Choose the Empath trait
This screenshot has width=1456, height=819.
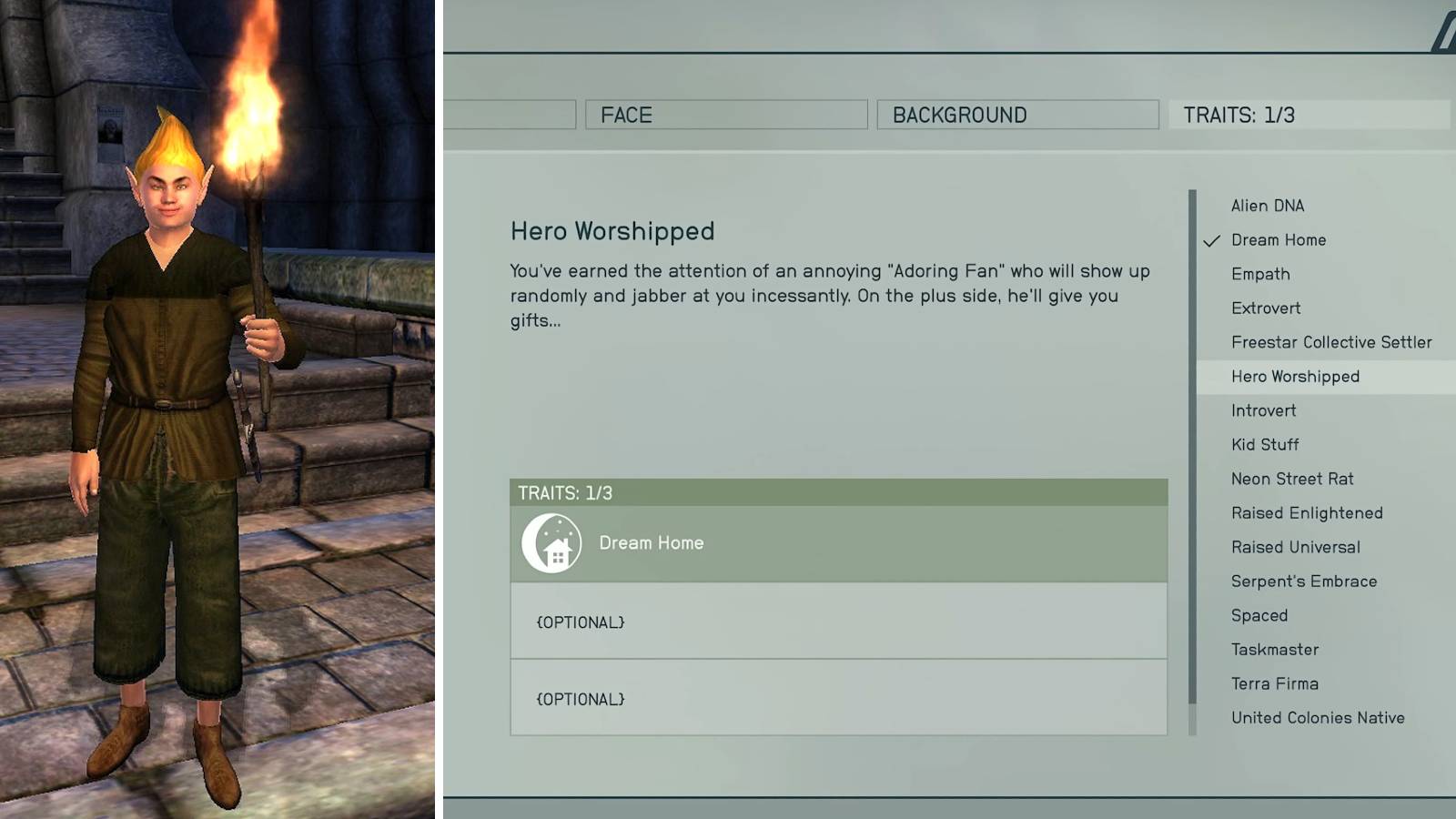[x=1259, y=274]
